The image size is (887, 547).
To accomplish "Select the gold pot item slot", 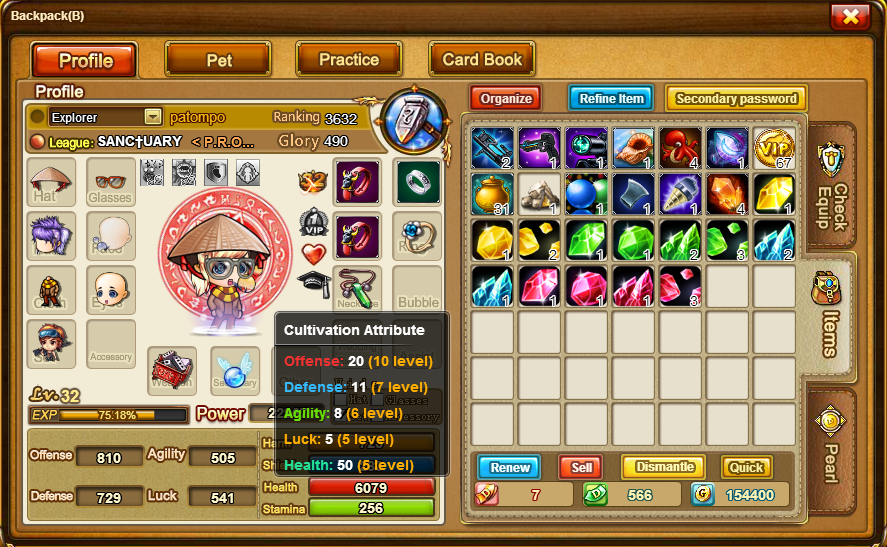I will (492, 194).
